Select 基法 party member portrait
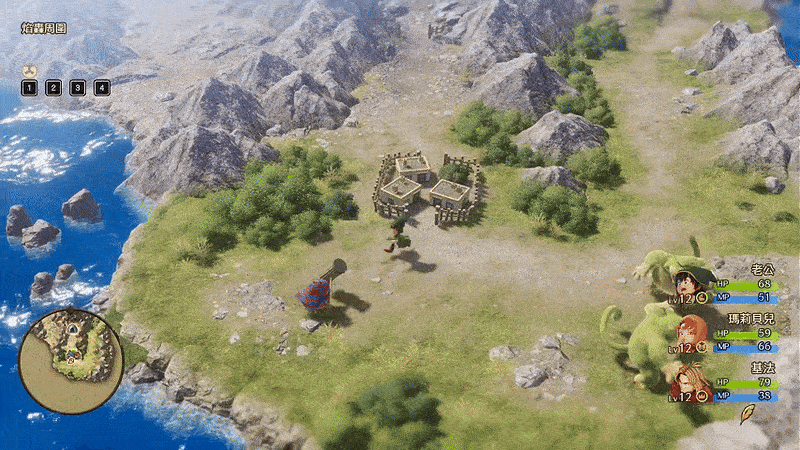 point(687,379)
